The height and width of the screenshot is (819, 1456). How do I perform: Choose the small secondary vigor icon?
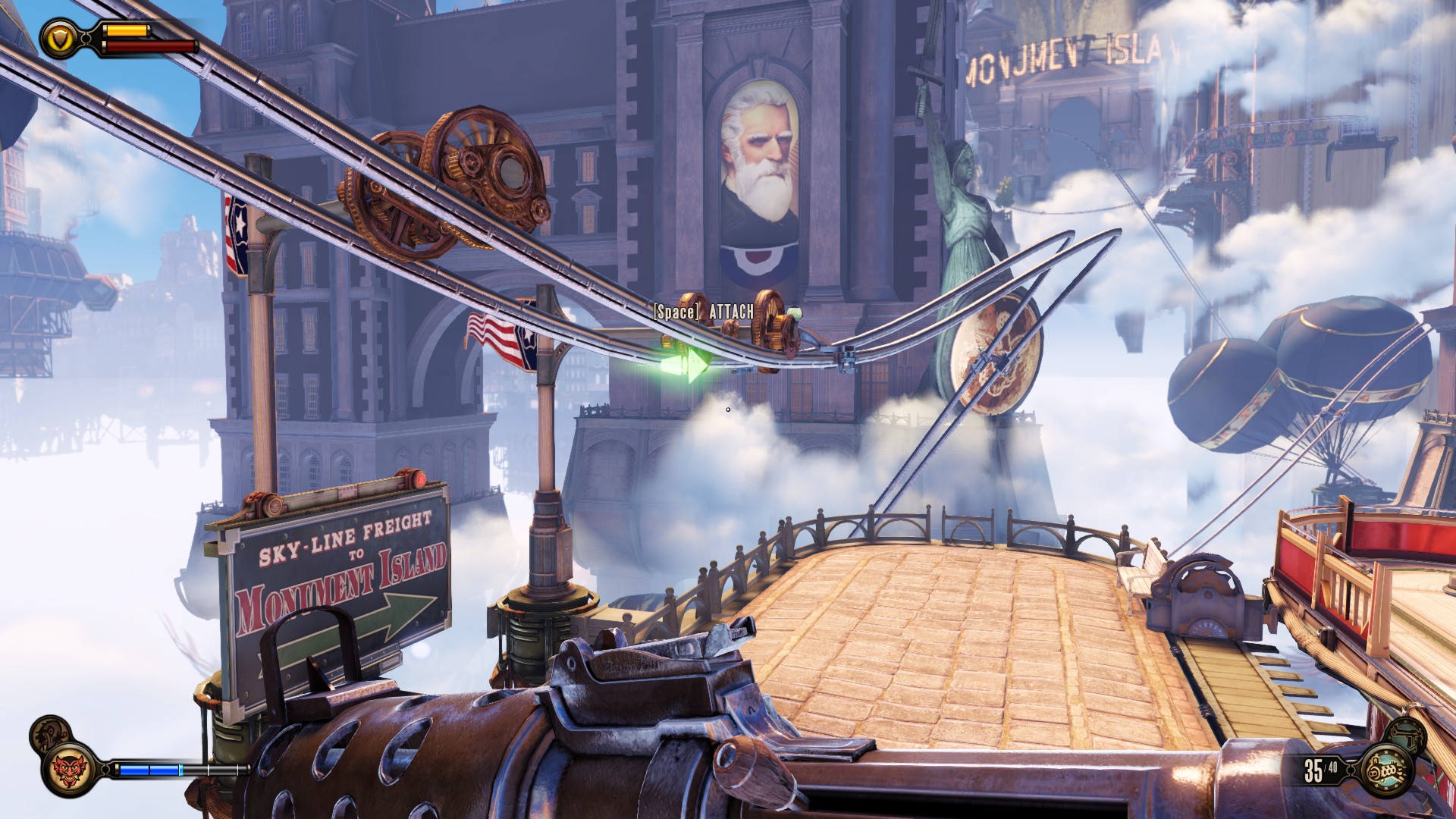(x=50, y=734)
